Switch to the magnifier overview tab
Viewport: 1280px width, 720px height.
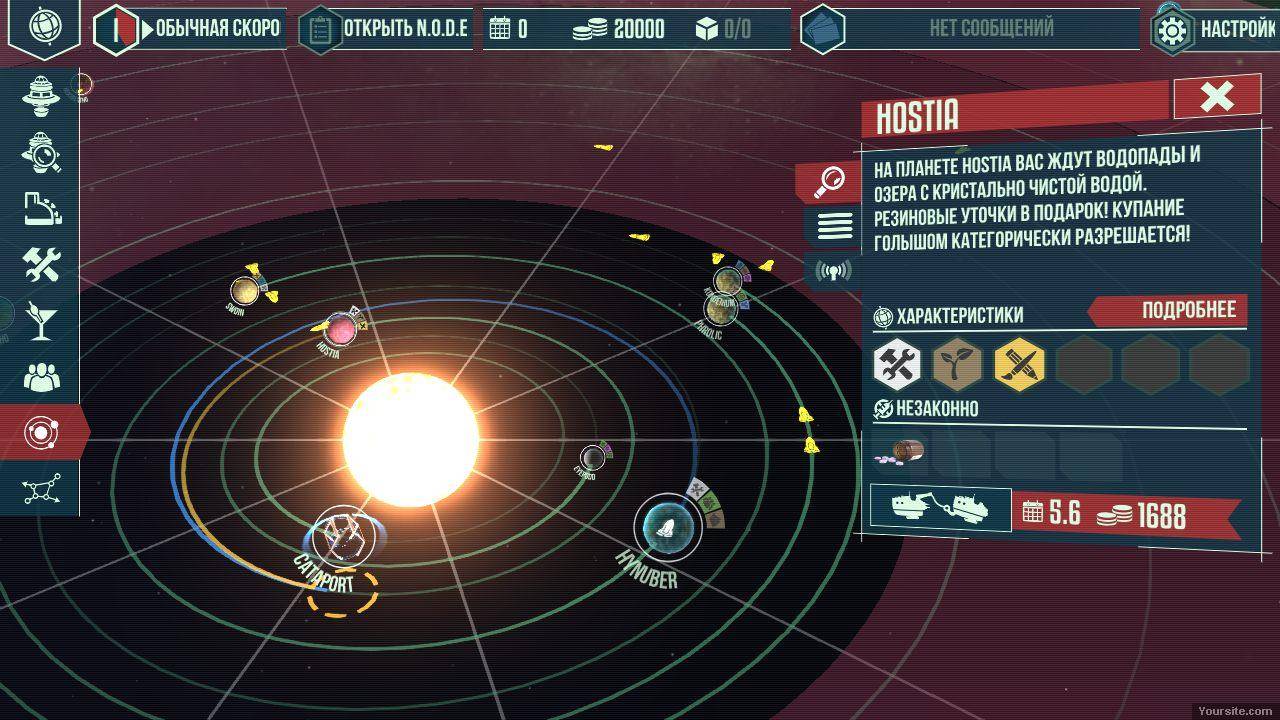pyautogui.click(x=829, y=181)
